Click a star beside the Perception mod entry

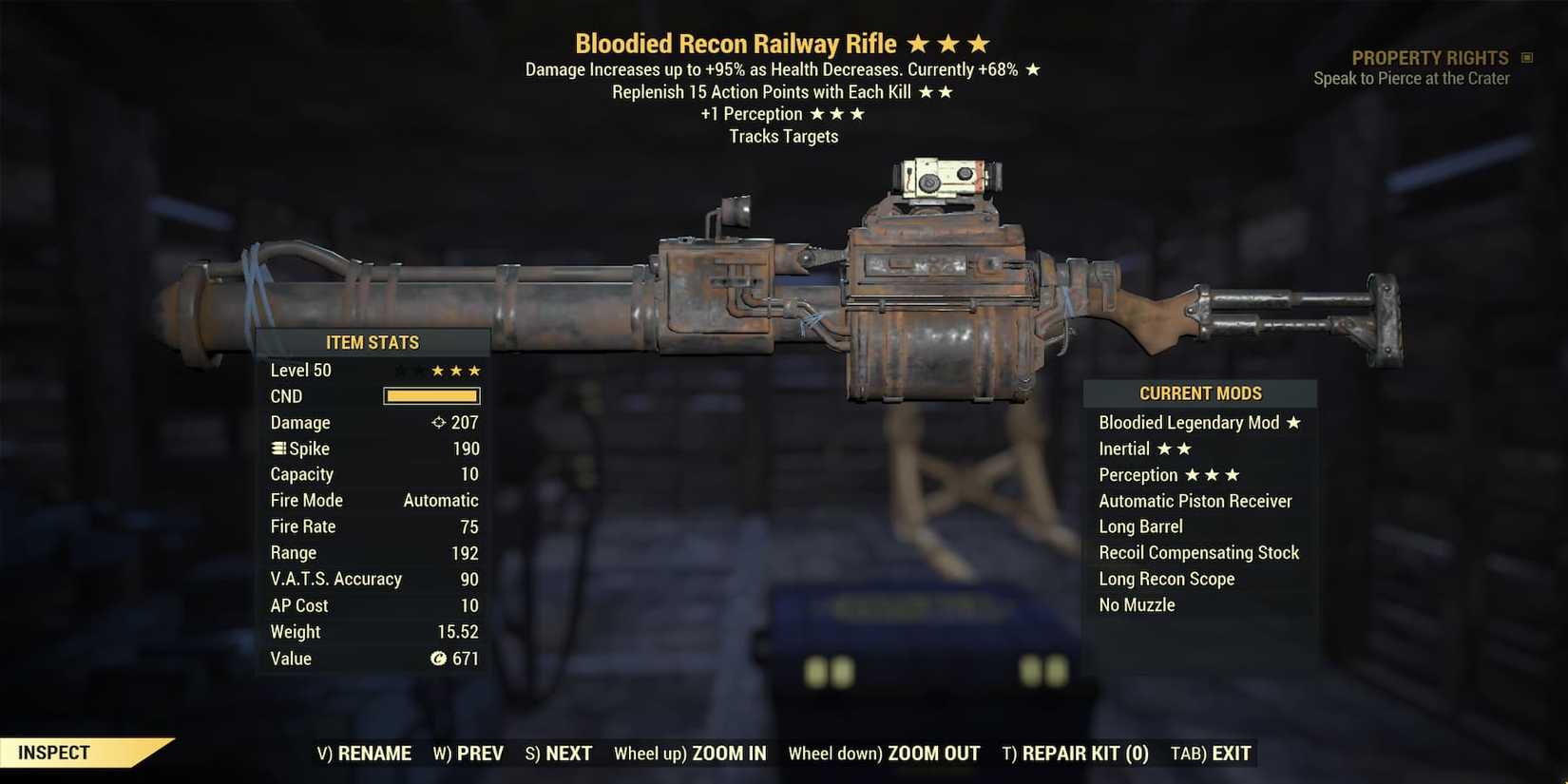click(x=1211, y=474)
